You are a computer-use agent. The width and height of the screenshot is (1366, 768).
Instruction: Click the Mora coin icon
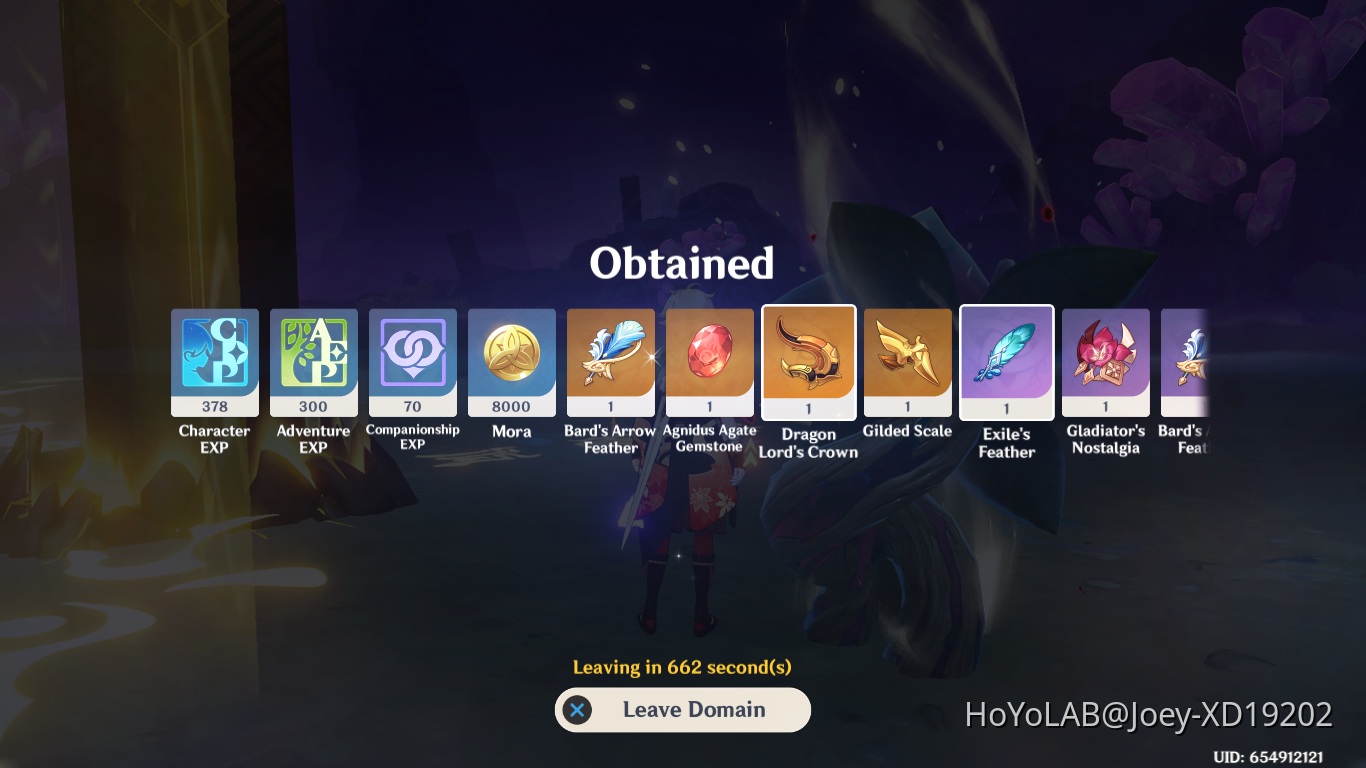[511, 362]
